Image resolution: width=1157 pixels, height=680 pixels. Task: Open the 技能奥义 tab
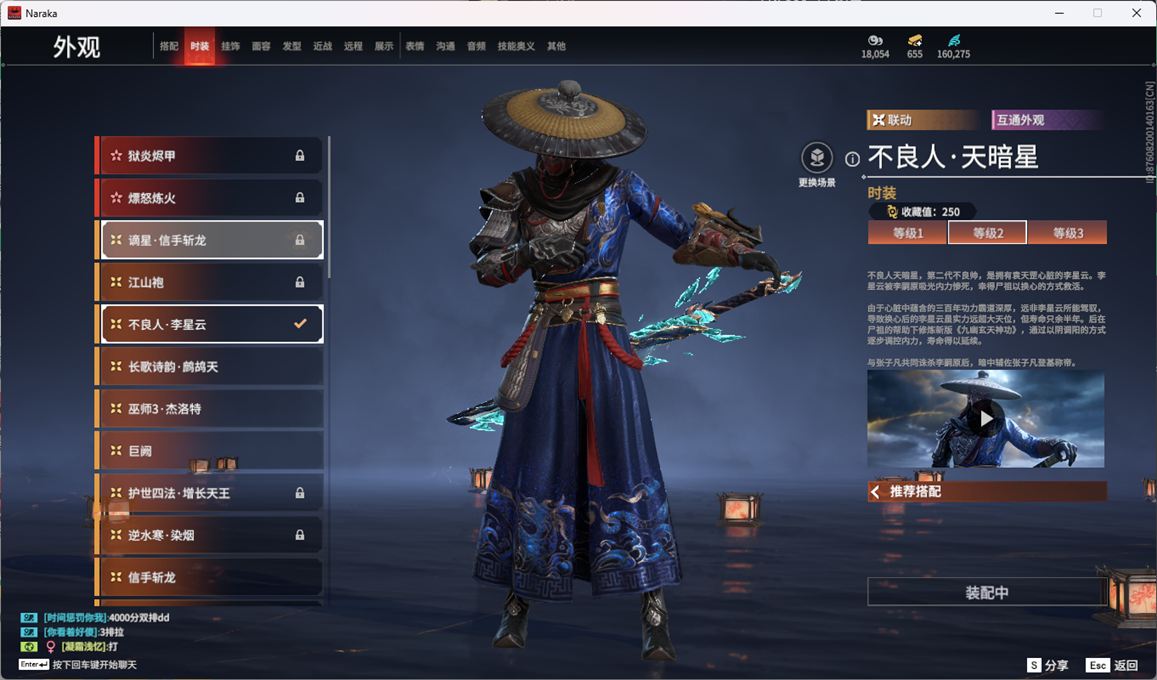pos(516,46)
